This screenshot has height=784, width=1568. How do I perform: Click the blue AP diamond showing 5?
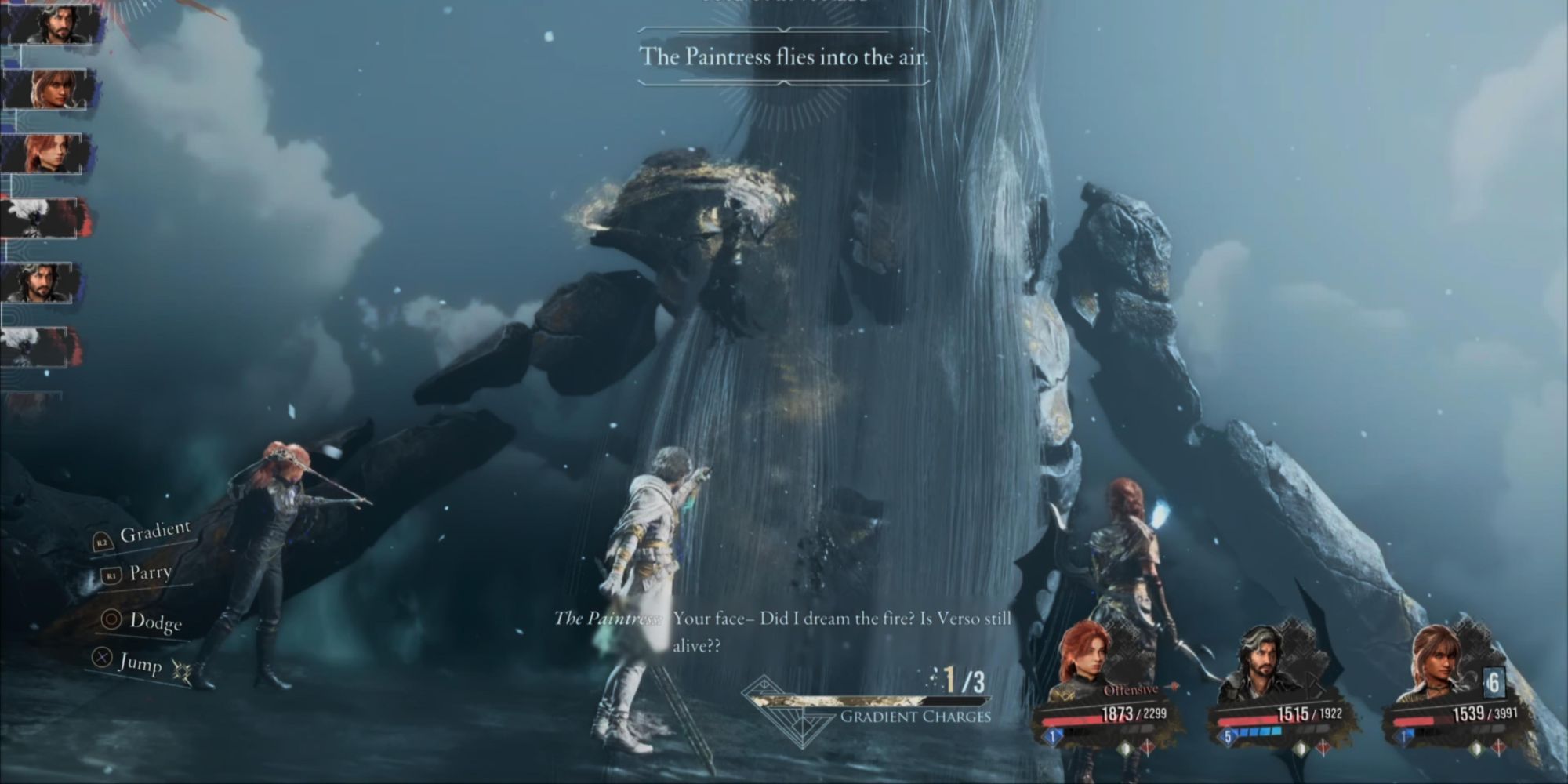point(1228,735)
